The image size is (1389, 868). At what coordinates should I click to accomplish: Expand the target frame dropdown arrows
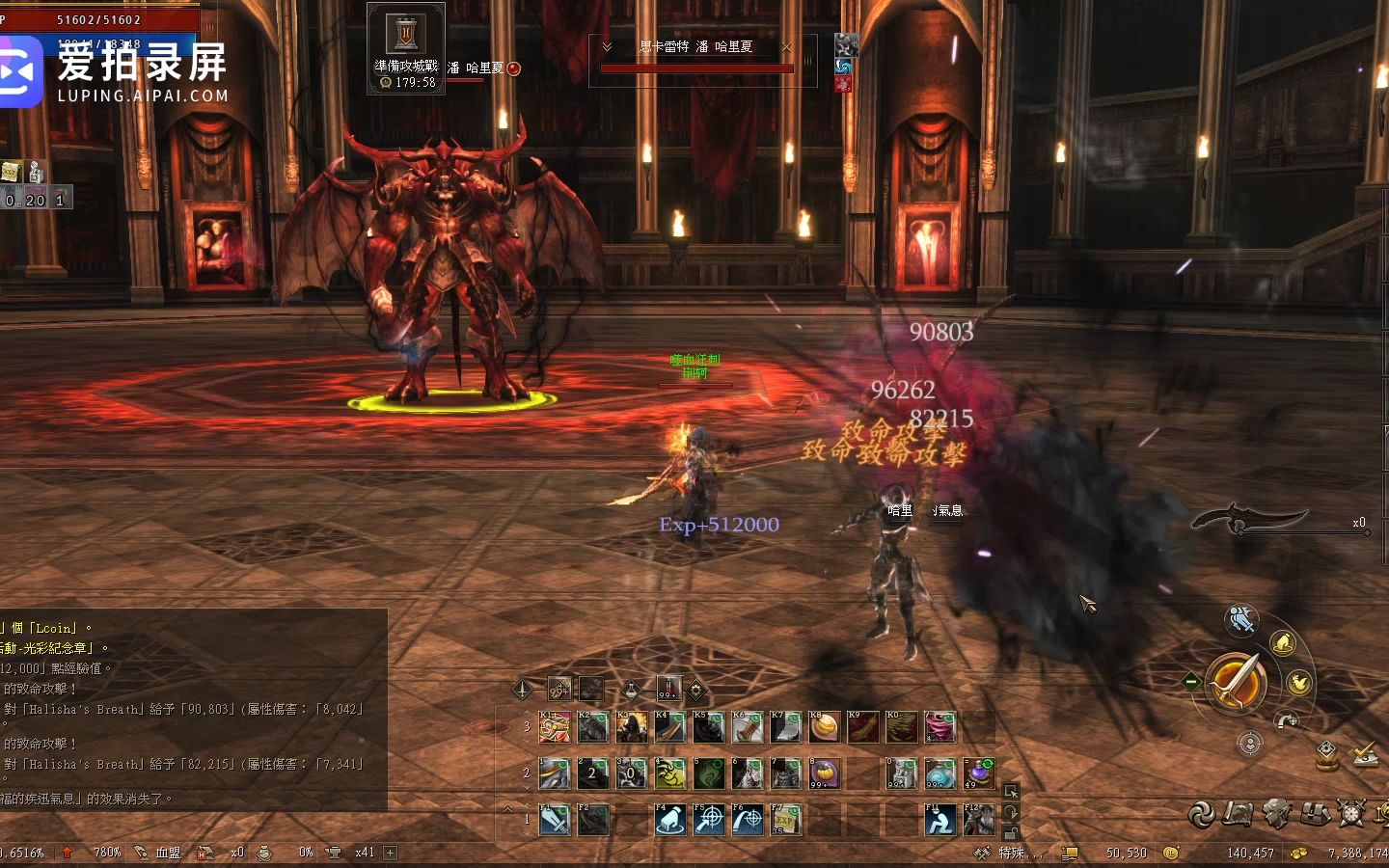(x=607, y=46)
